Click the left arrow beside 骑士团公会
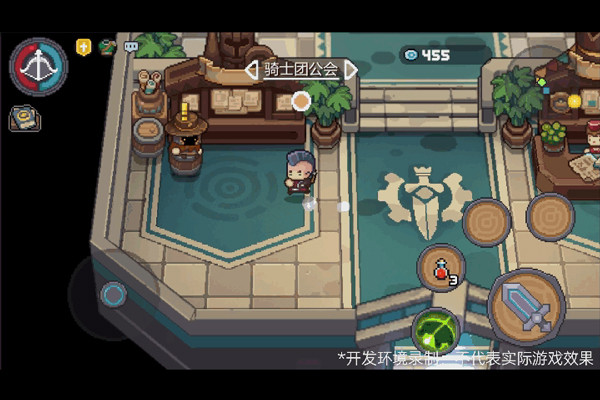Screen dimensions: 600x400 coord(252,70)
